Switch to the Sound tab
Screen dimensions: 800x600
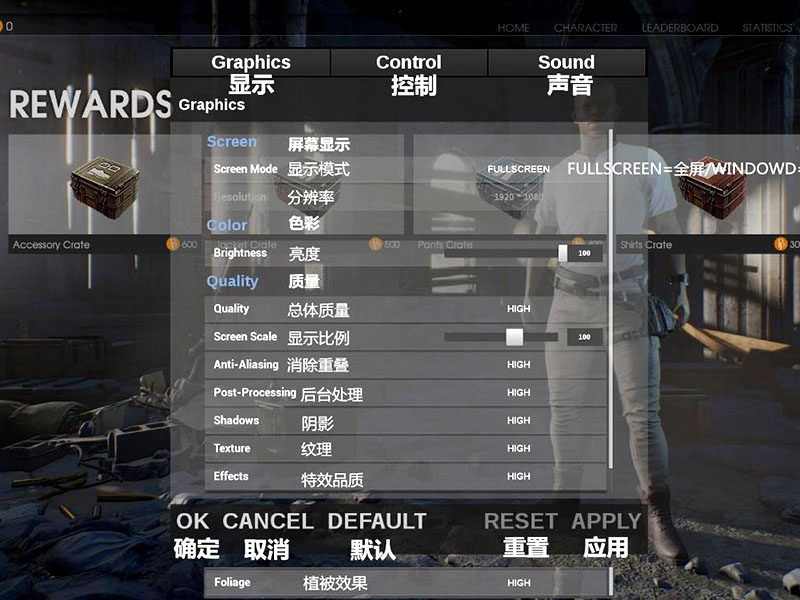[566, 63]
